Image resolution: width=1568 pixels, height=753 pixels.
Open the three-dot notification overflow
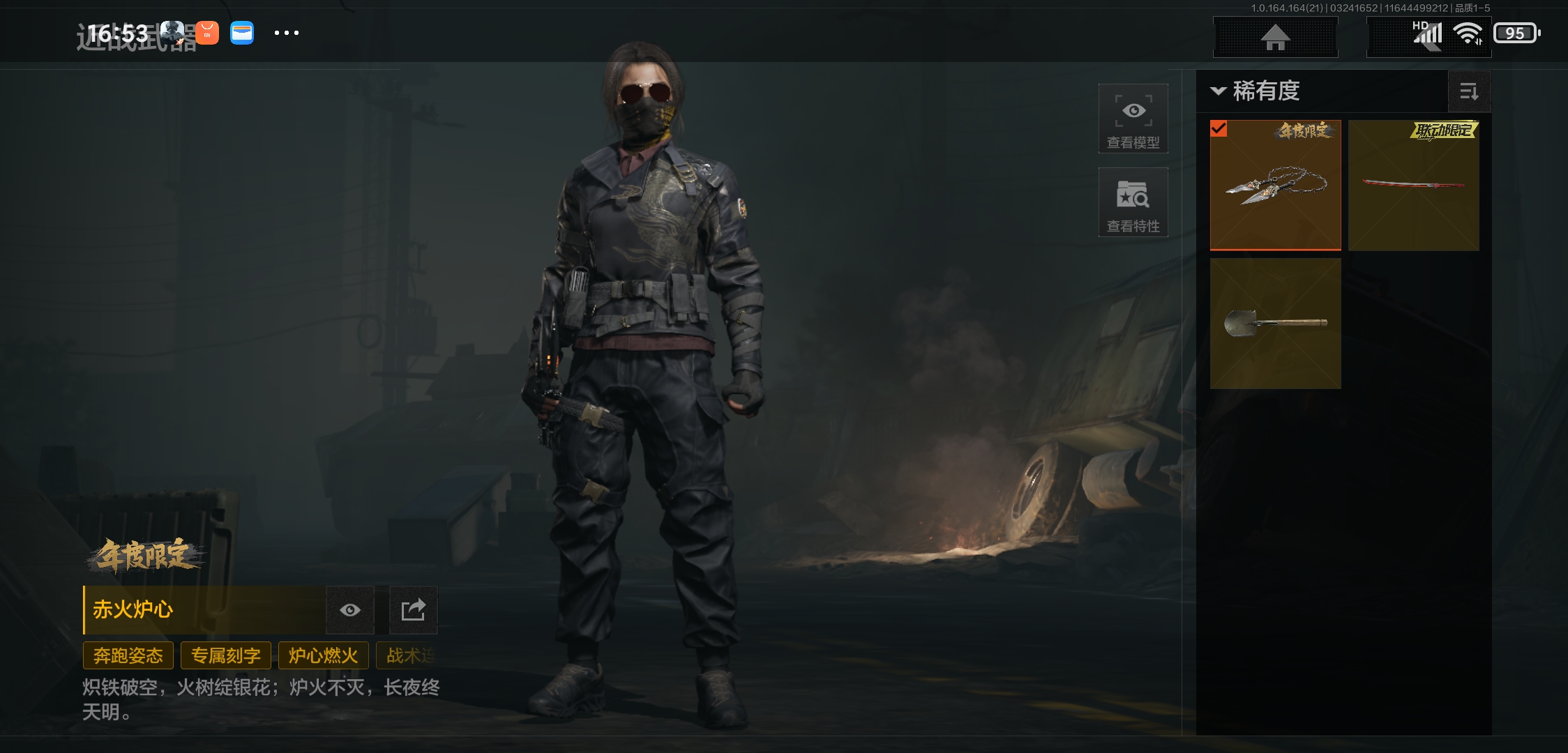[x=286, y=33]
